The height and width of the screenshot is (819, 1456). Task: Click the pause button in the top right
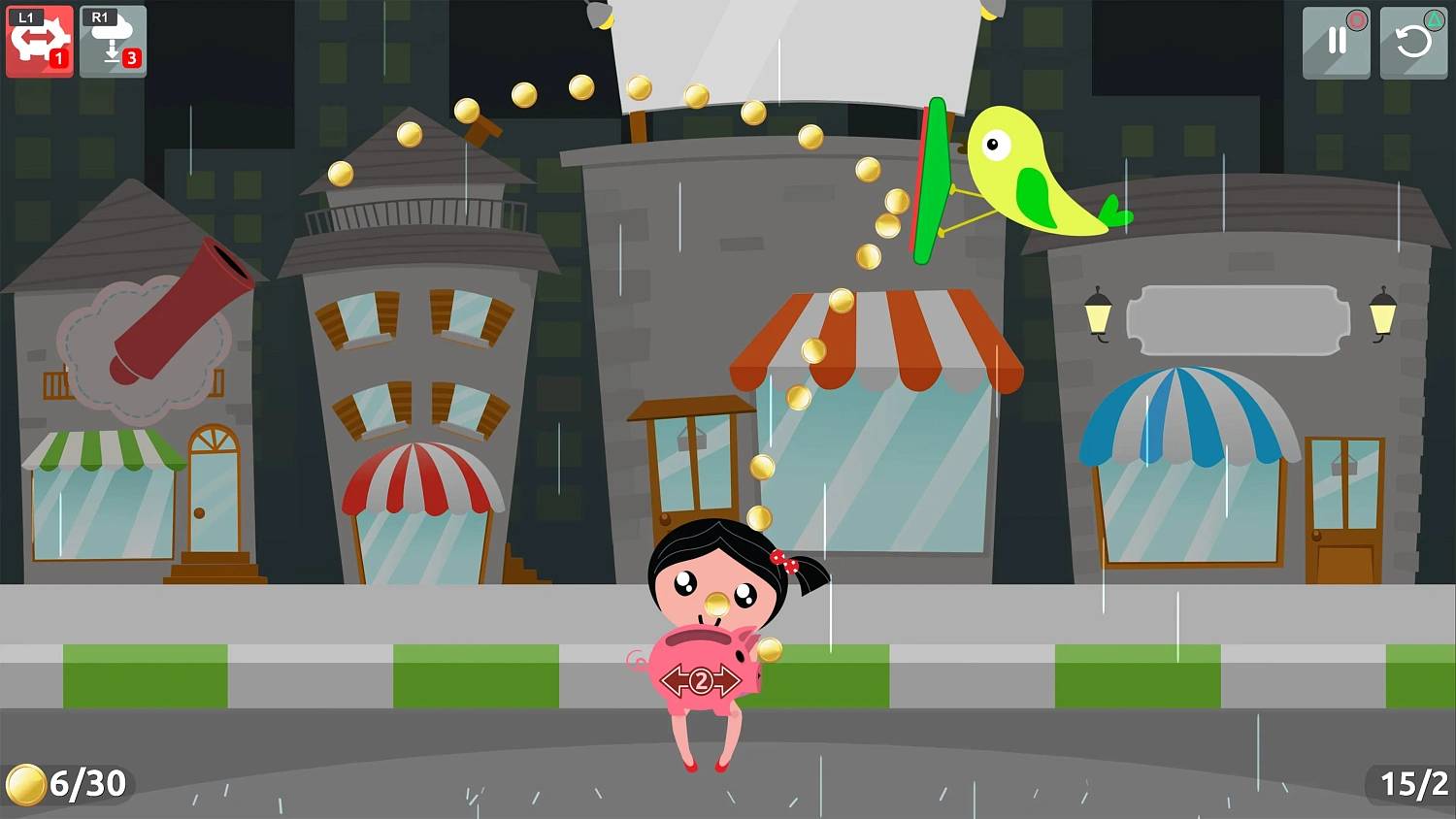click(1337, 44)
